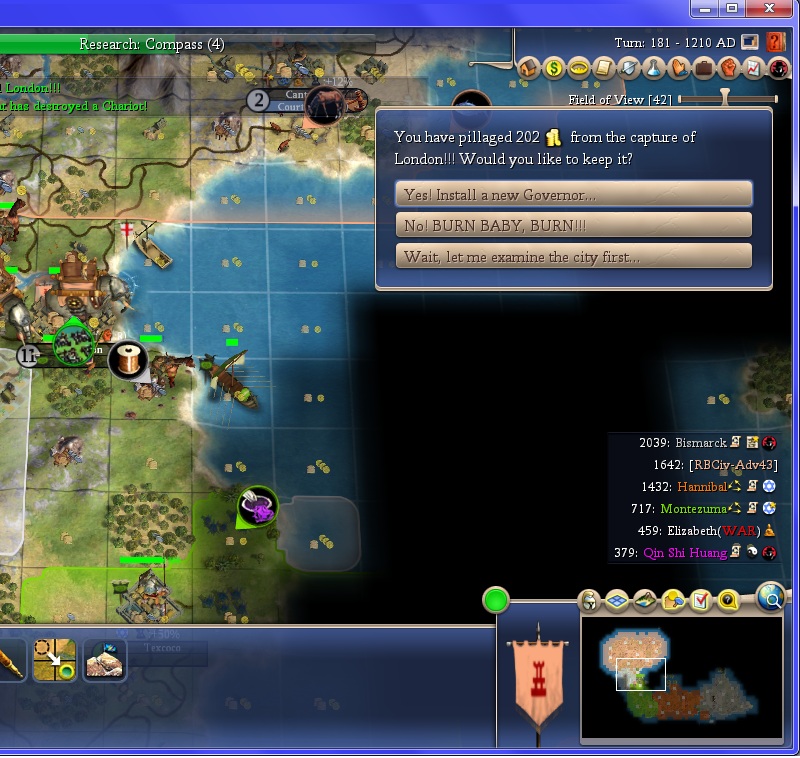
Task: Minimize the game window
Action: (708, 9)
